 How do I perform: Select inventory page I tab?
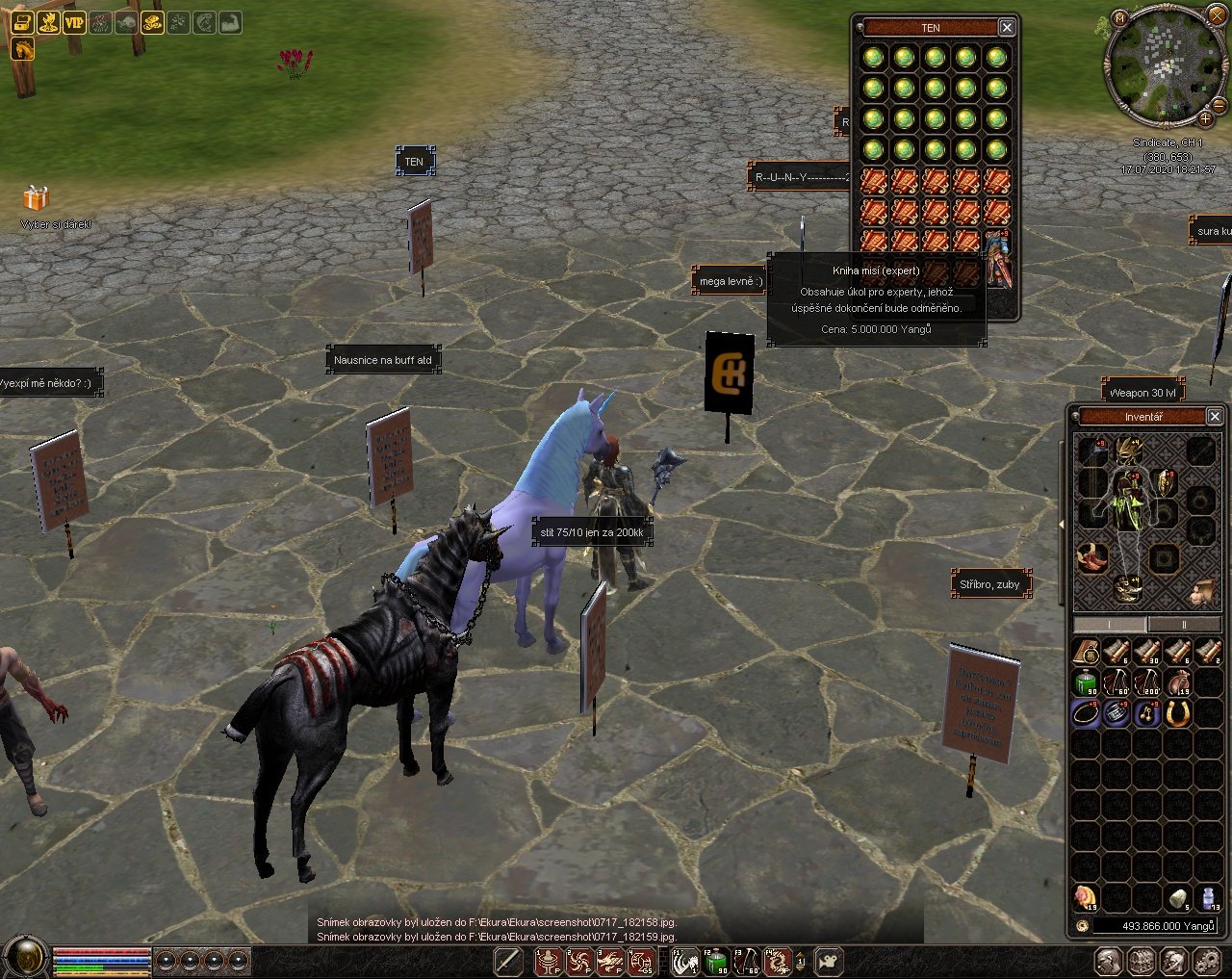click(1110, 625)
